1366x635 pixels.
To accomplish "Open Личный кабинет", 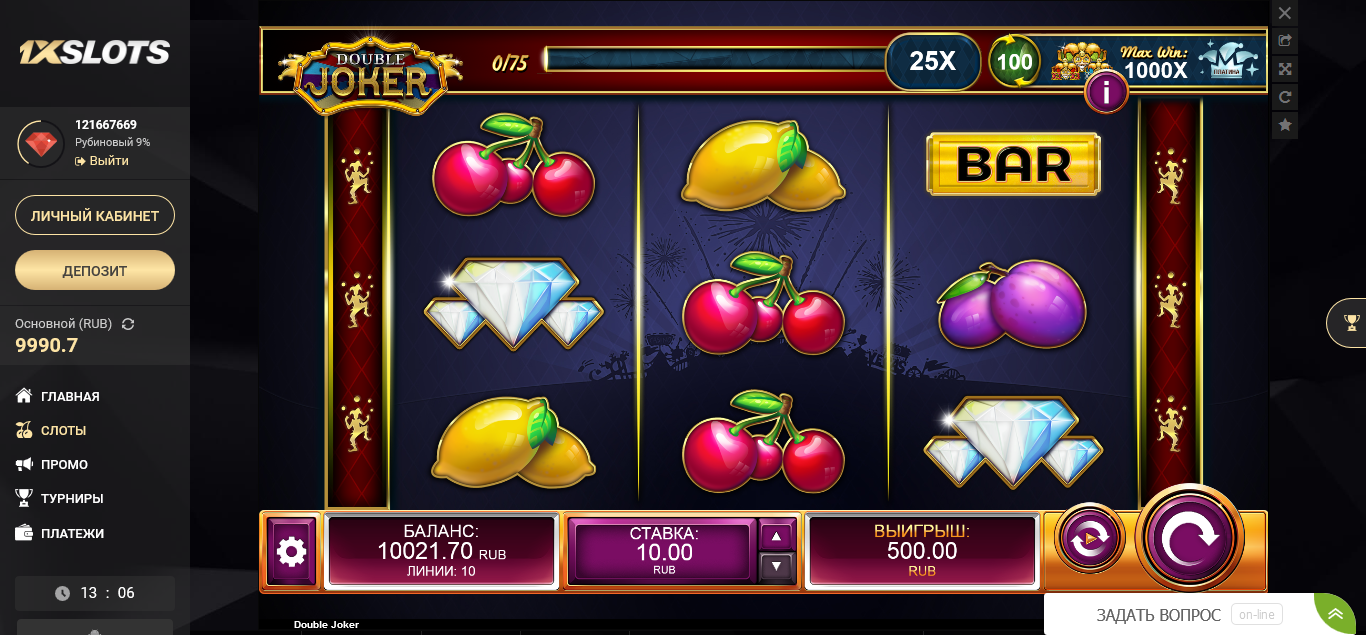I will (95, 215).
